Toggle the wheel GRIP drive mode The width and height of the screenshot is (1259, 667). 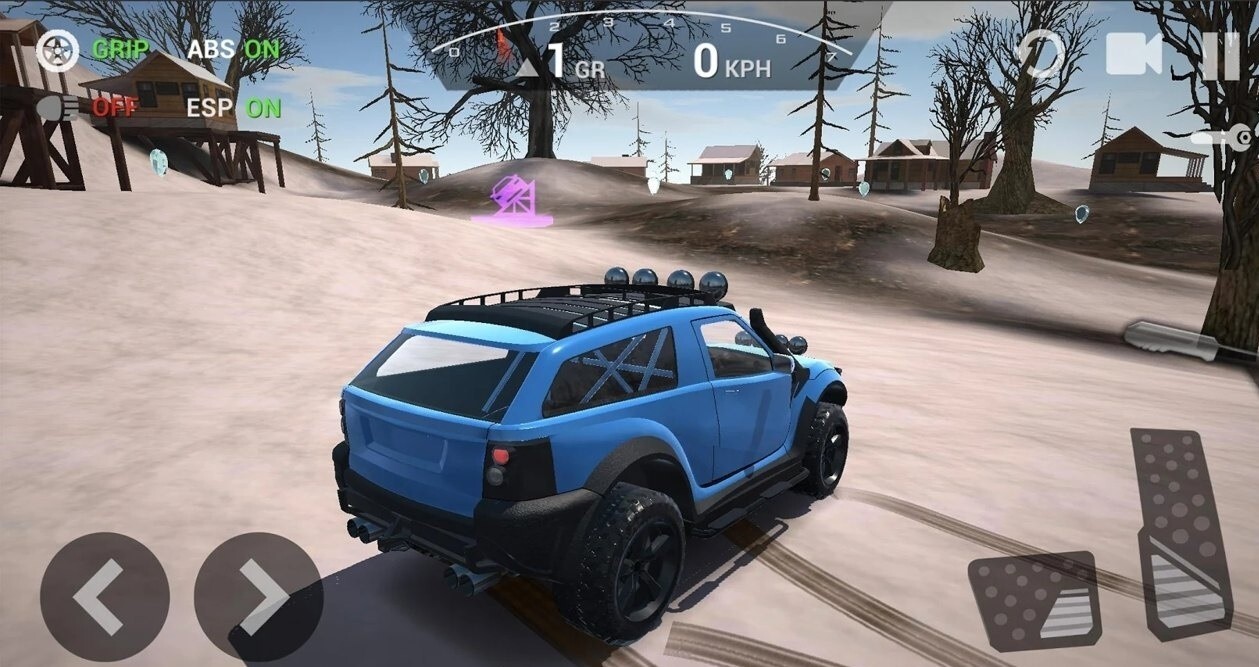(x=93, y=49)
